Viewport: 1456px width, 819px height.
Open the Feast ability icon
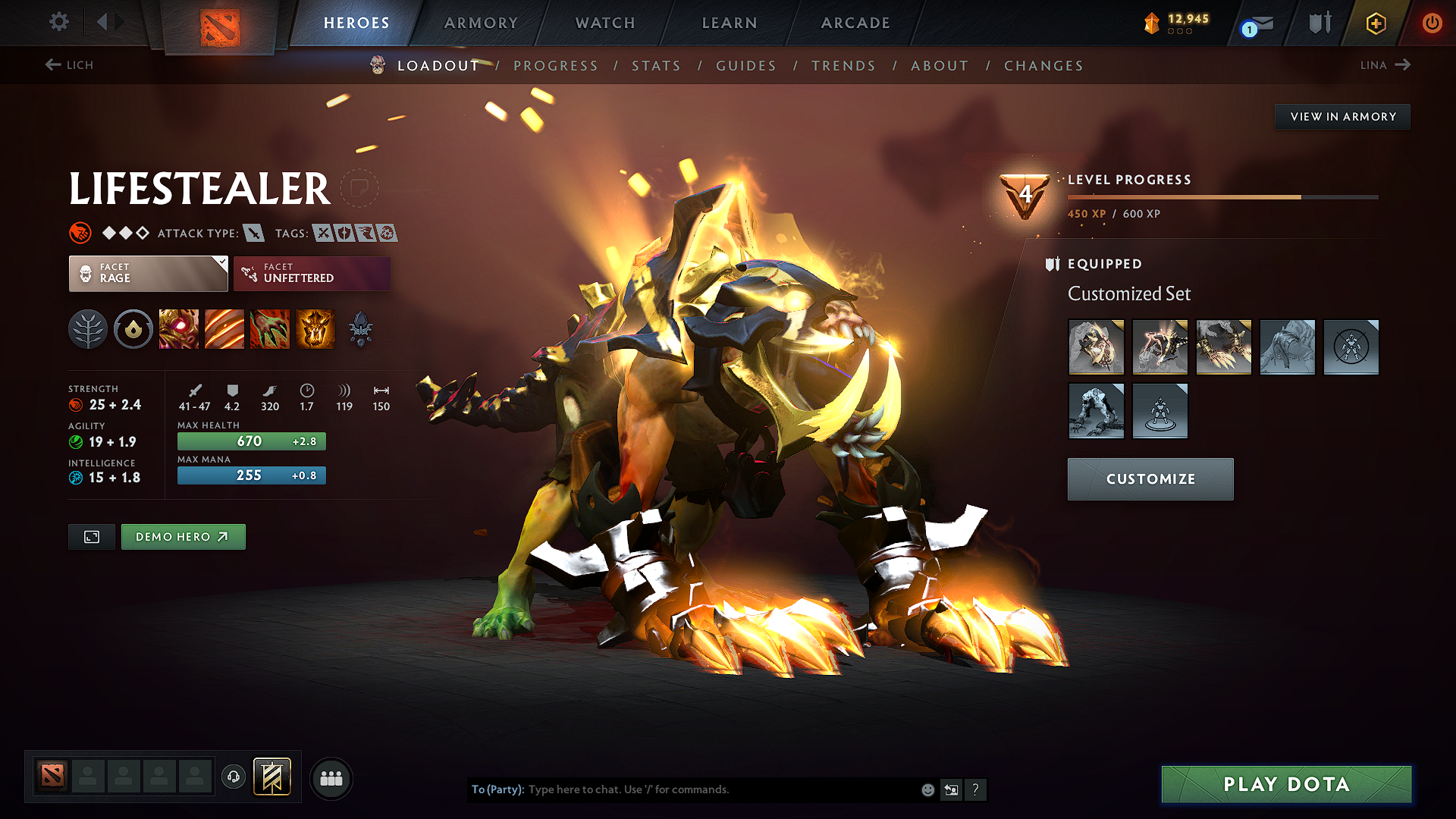[x=224, y=329]
